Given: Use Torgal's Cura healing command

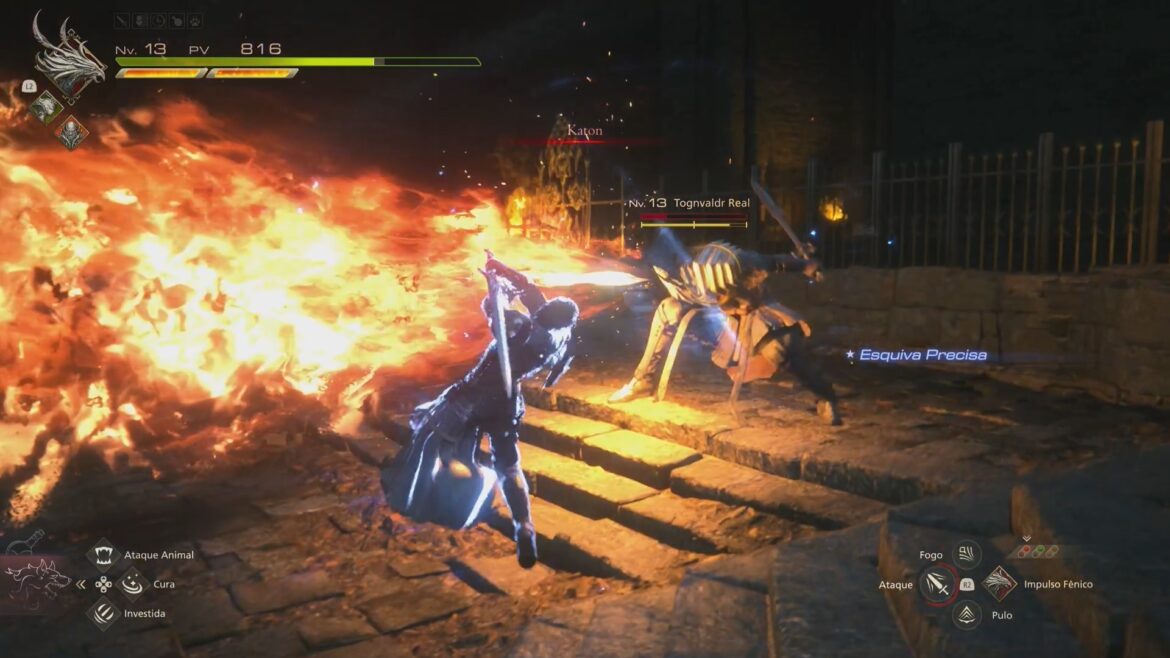Looking at the screenshot, I should 132,583.
